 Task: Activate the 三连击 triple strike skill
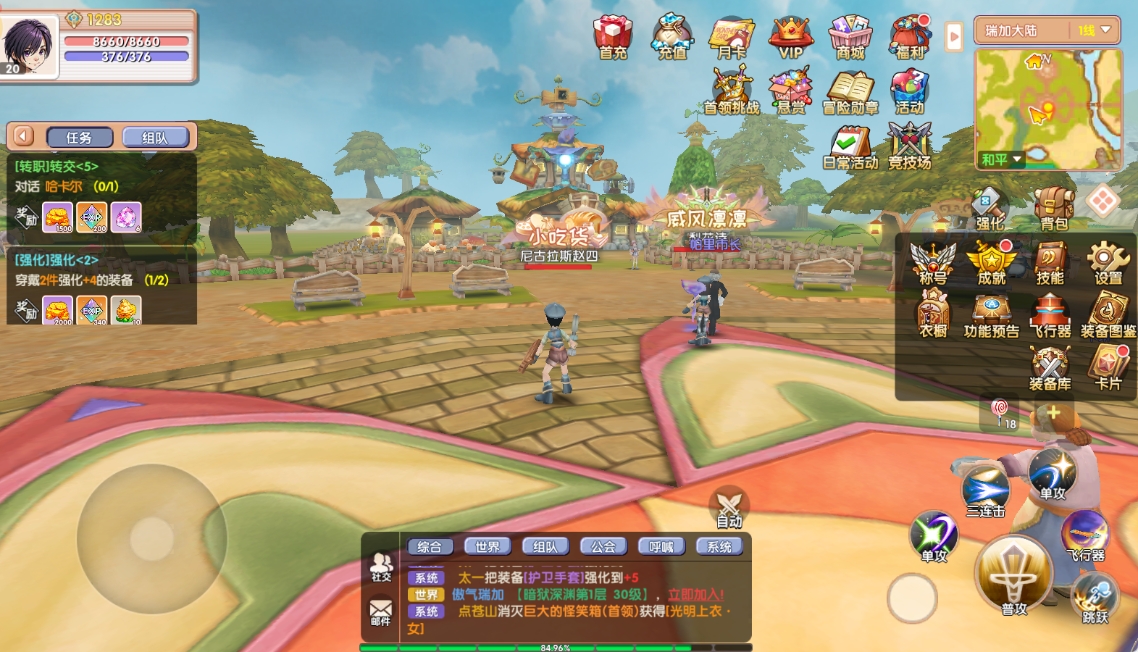(x=985, y=492)
